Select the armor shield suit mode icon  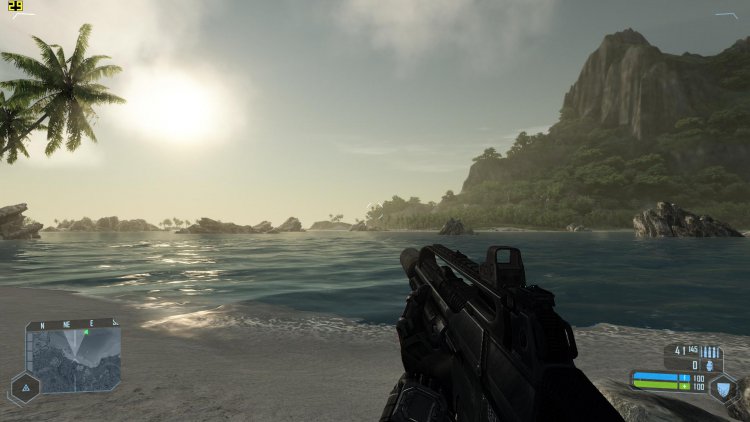coord(723,388)
